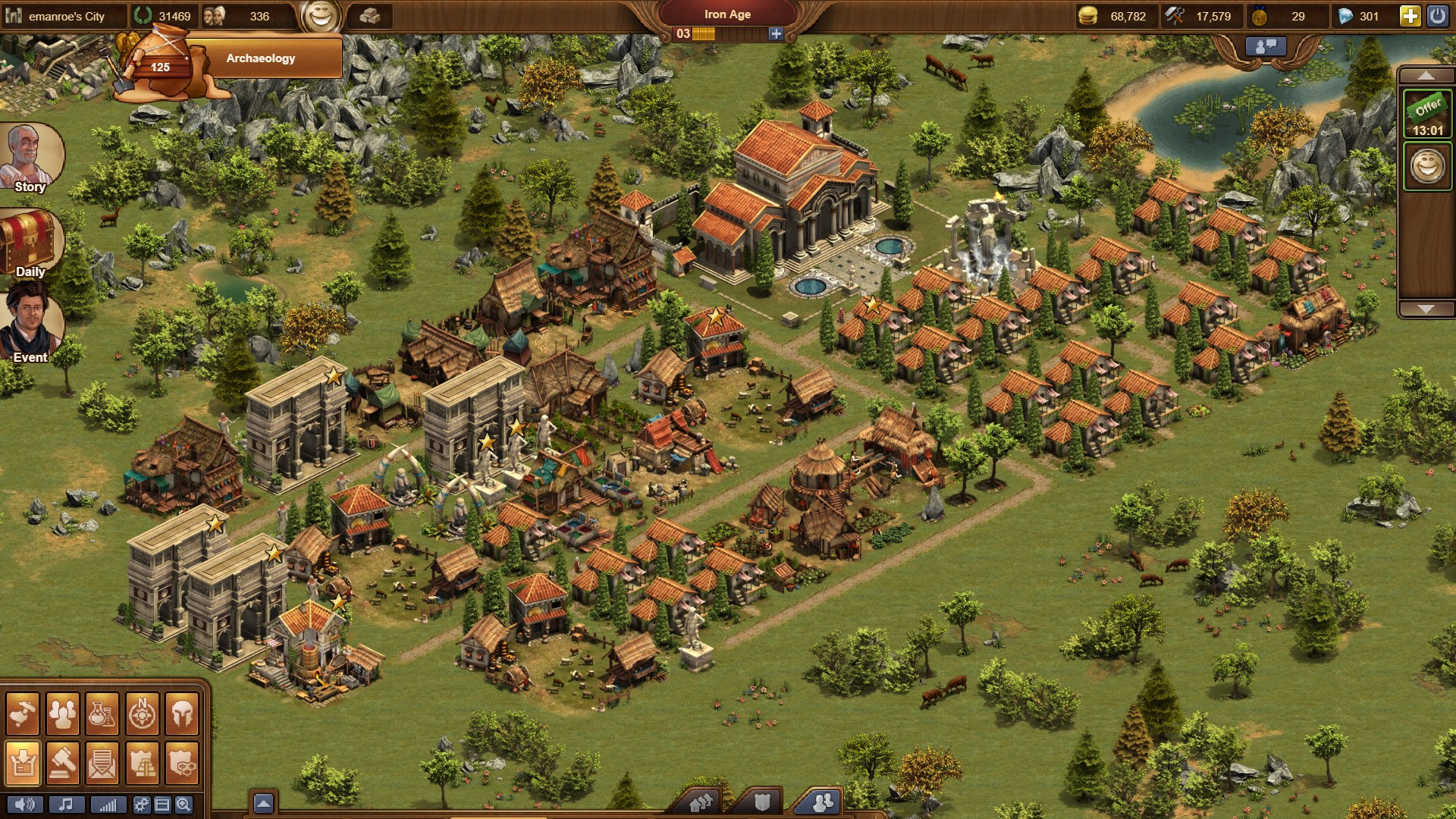Toggle sound effects speaker button
Image resolution: width=1456 pixels, height=819 pixels.
pos(24,805)
